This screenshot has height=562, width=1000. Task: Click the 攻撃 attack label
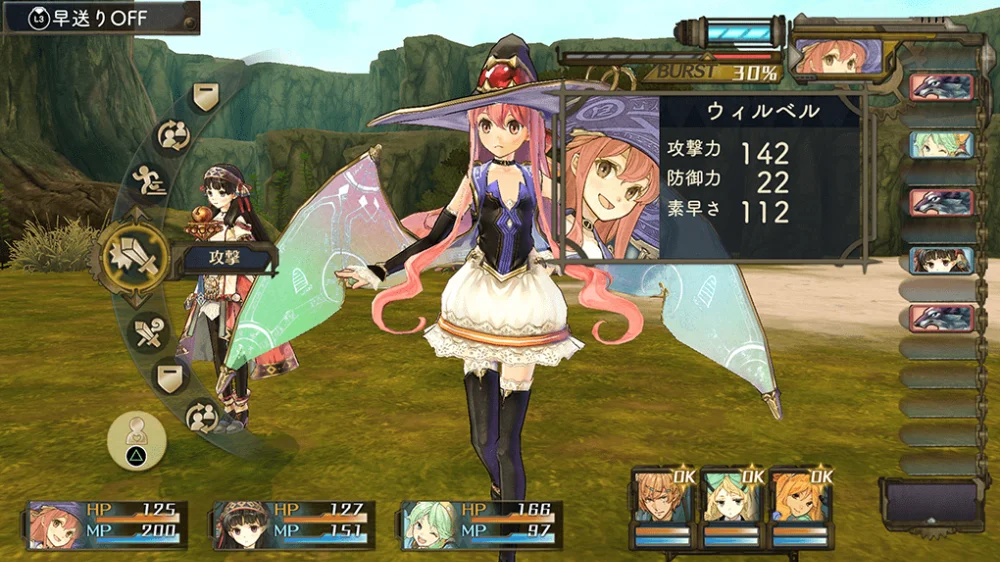pyautogui.click(x=227, y=259)
